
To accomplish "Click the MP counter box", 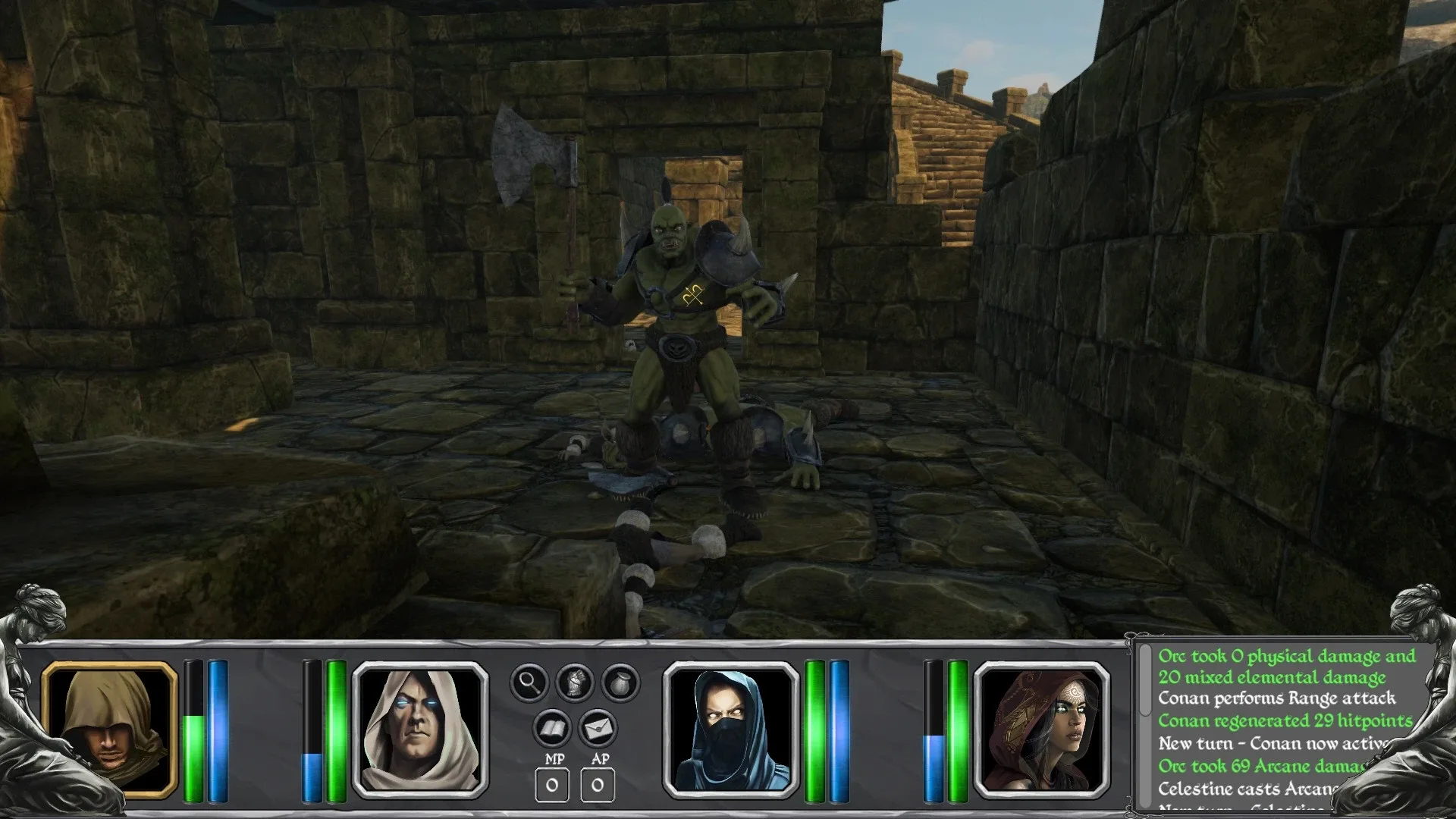I will click(551, 786).
